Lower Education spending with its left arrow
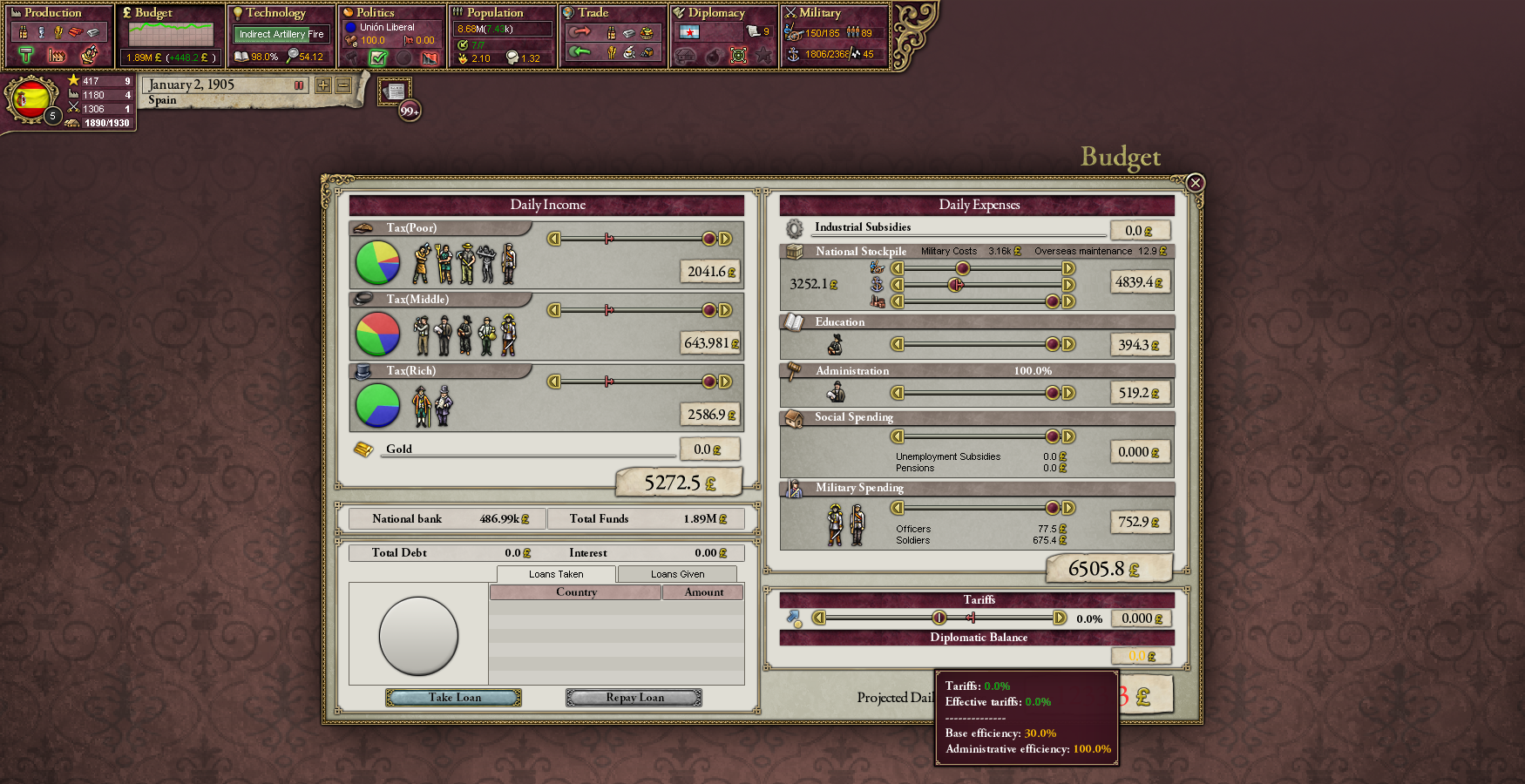1525x784 pixels. (x=897, y=344)
